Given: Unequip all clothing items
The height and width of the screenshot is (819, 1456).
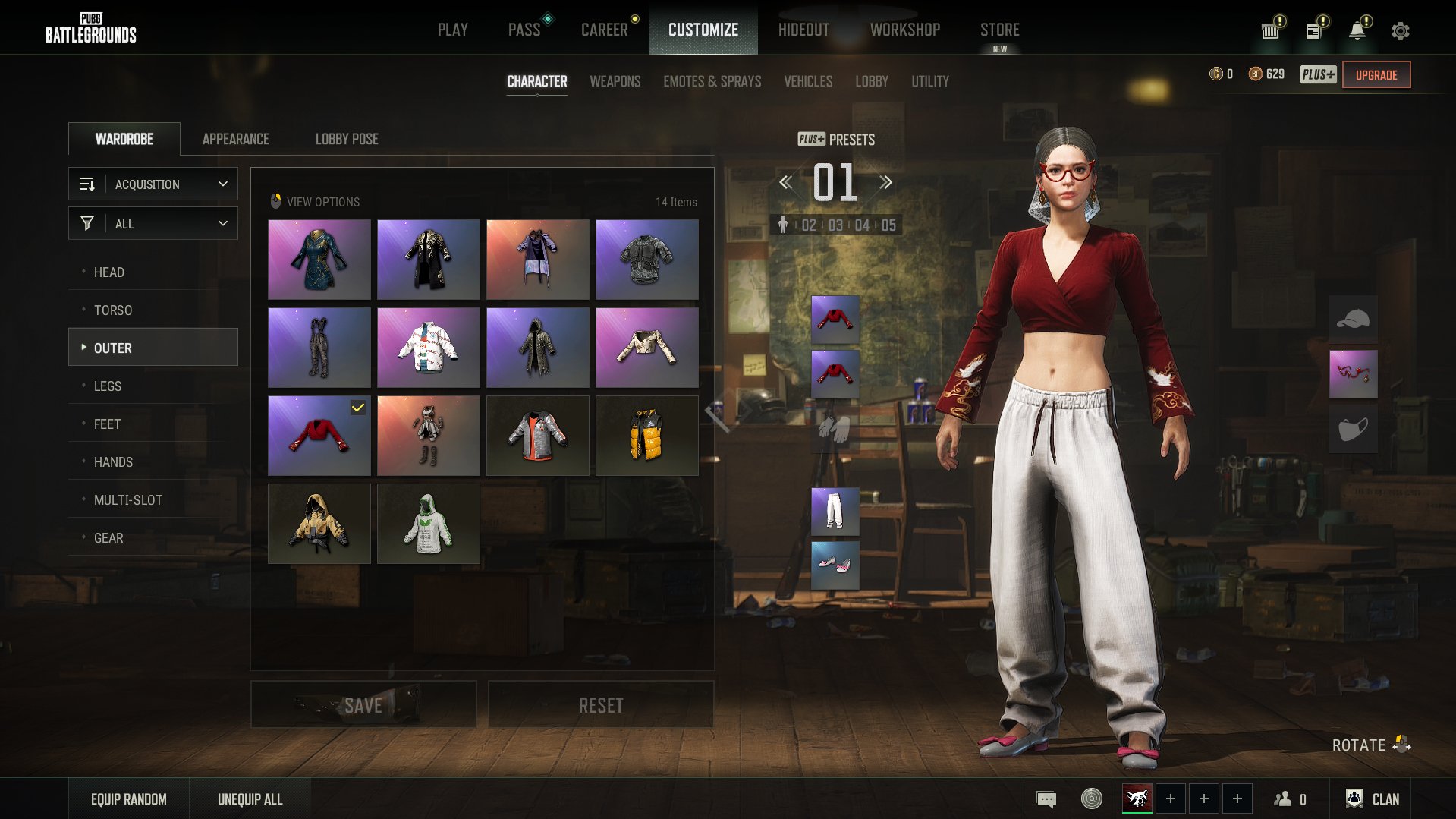Looking at the screenshot, I should (x=250, y=799).
